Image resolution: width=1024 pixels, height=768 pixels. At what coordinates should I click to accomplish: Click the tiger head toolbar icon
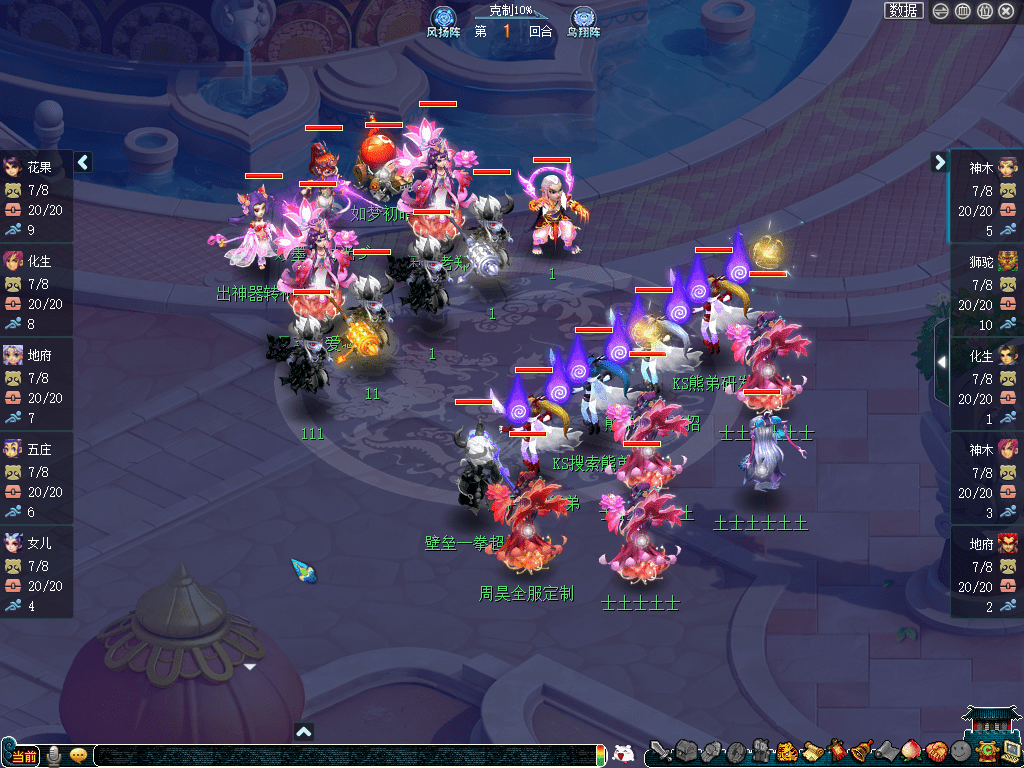[787, 750]
